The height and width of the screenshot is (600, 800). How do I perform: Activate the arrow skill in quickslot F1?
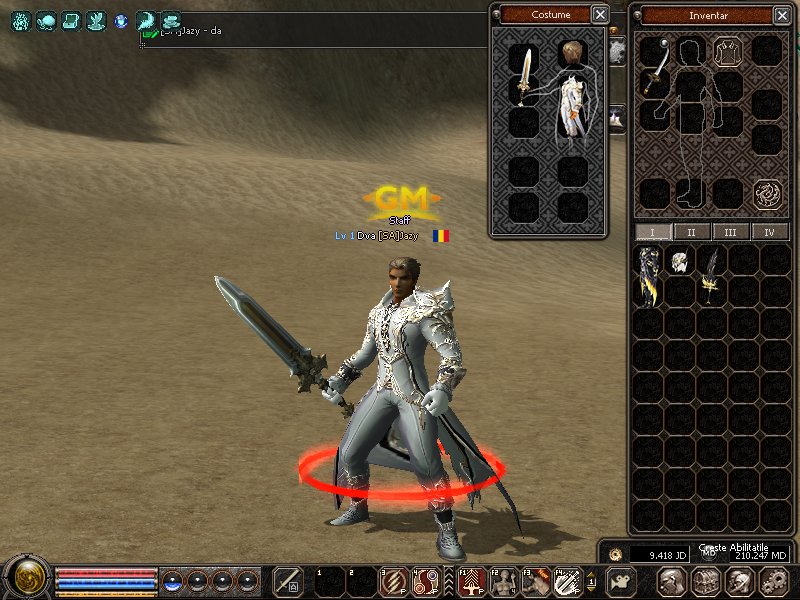pos(471,581)
